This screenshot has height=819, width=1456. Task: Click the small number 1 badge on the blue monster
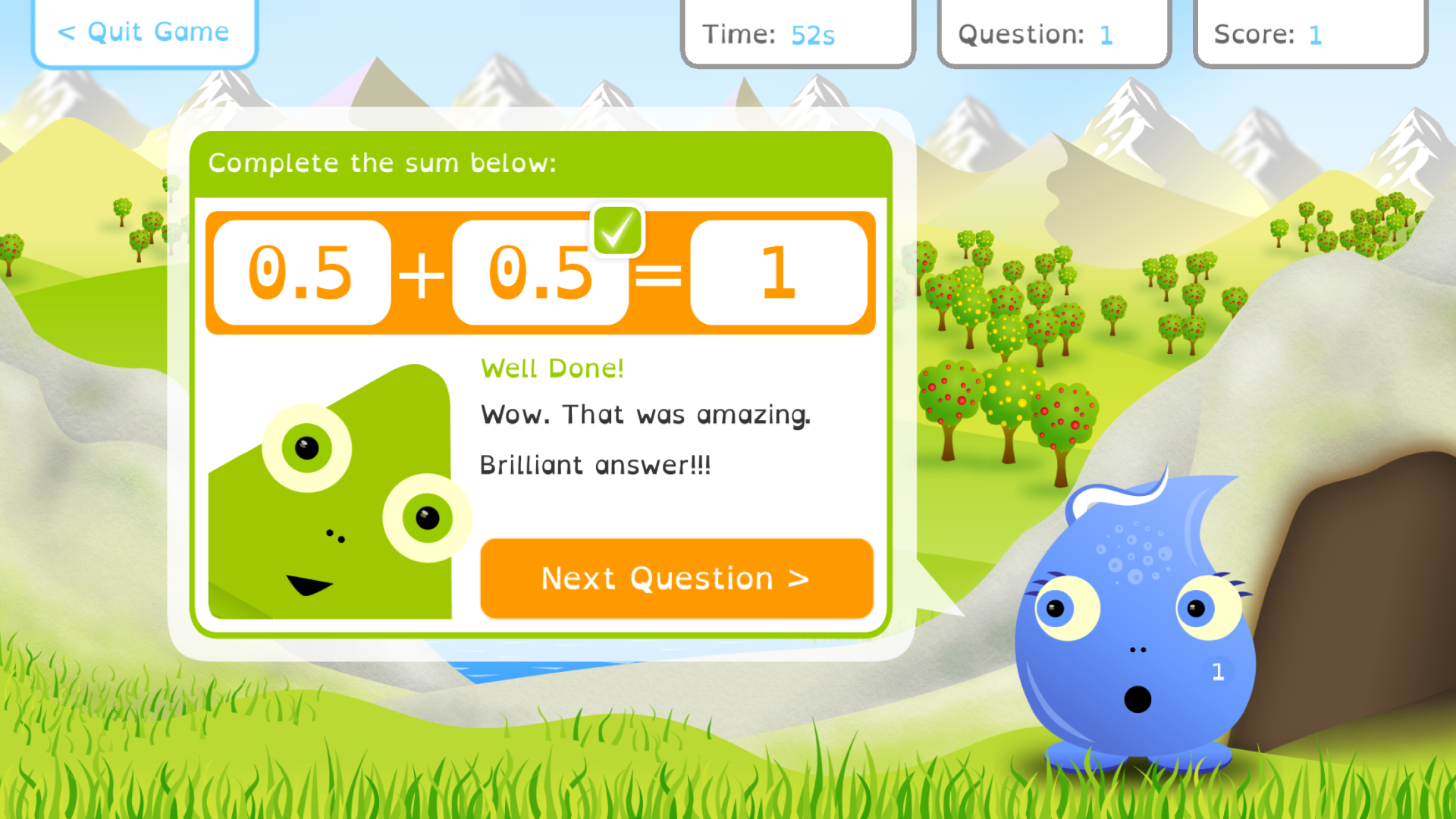1218,671
